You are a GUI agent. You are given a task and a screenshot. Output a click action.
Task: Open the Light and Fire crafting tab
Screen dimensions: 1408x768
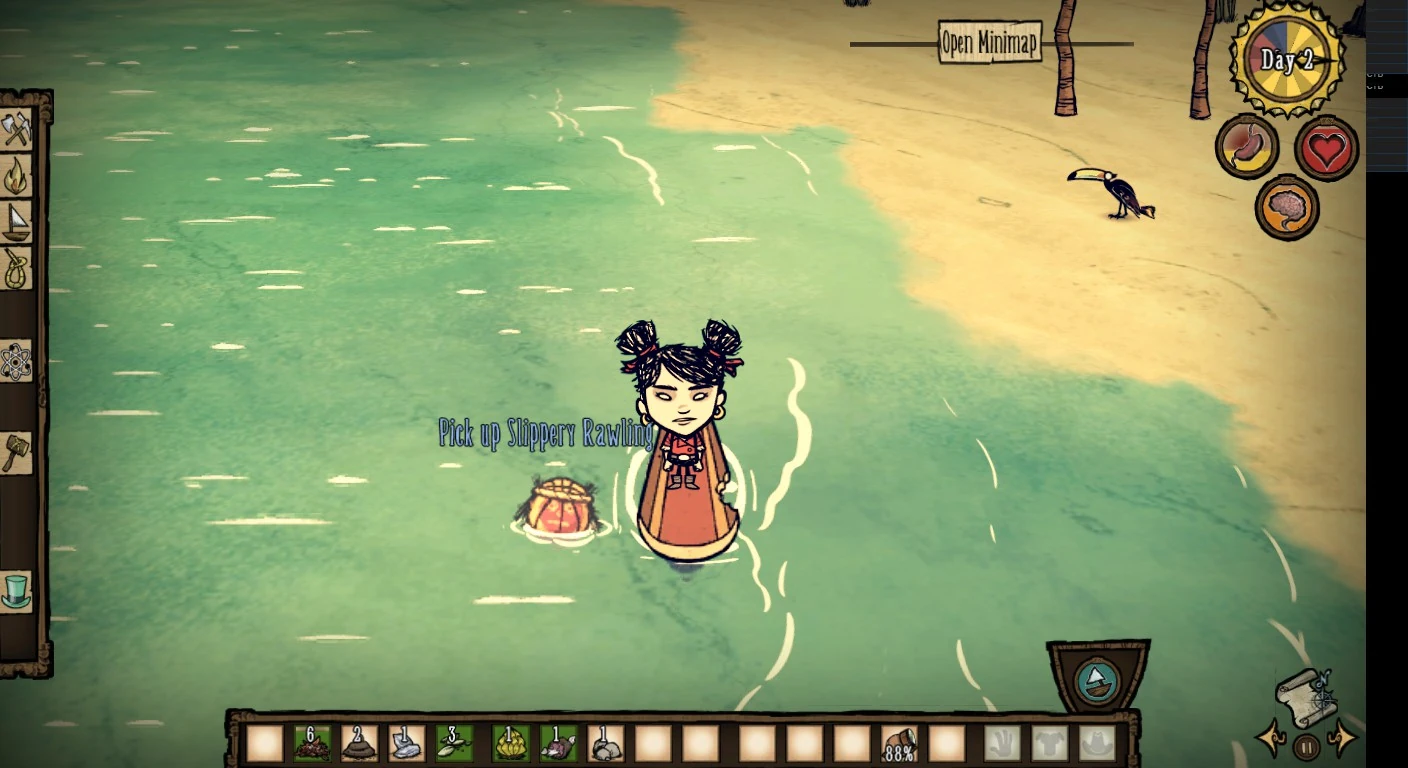(x=17, y=177)
